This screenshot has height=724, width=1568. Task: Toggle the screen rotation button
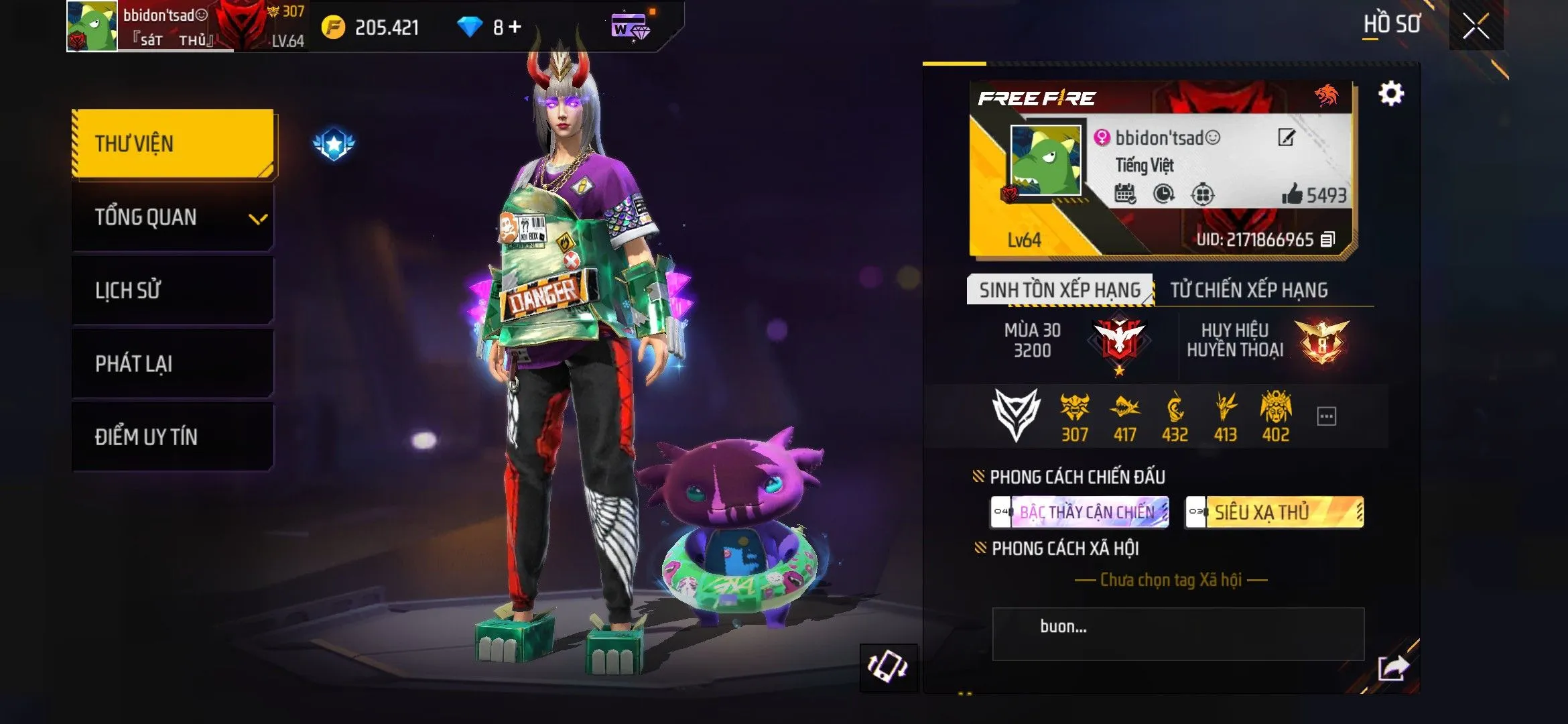pyautogui.click(x=888, y=666)
